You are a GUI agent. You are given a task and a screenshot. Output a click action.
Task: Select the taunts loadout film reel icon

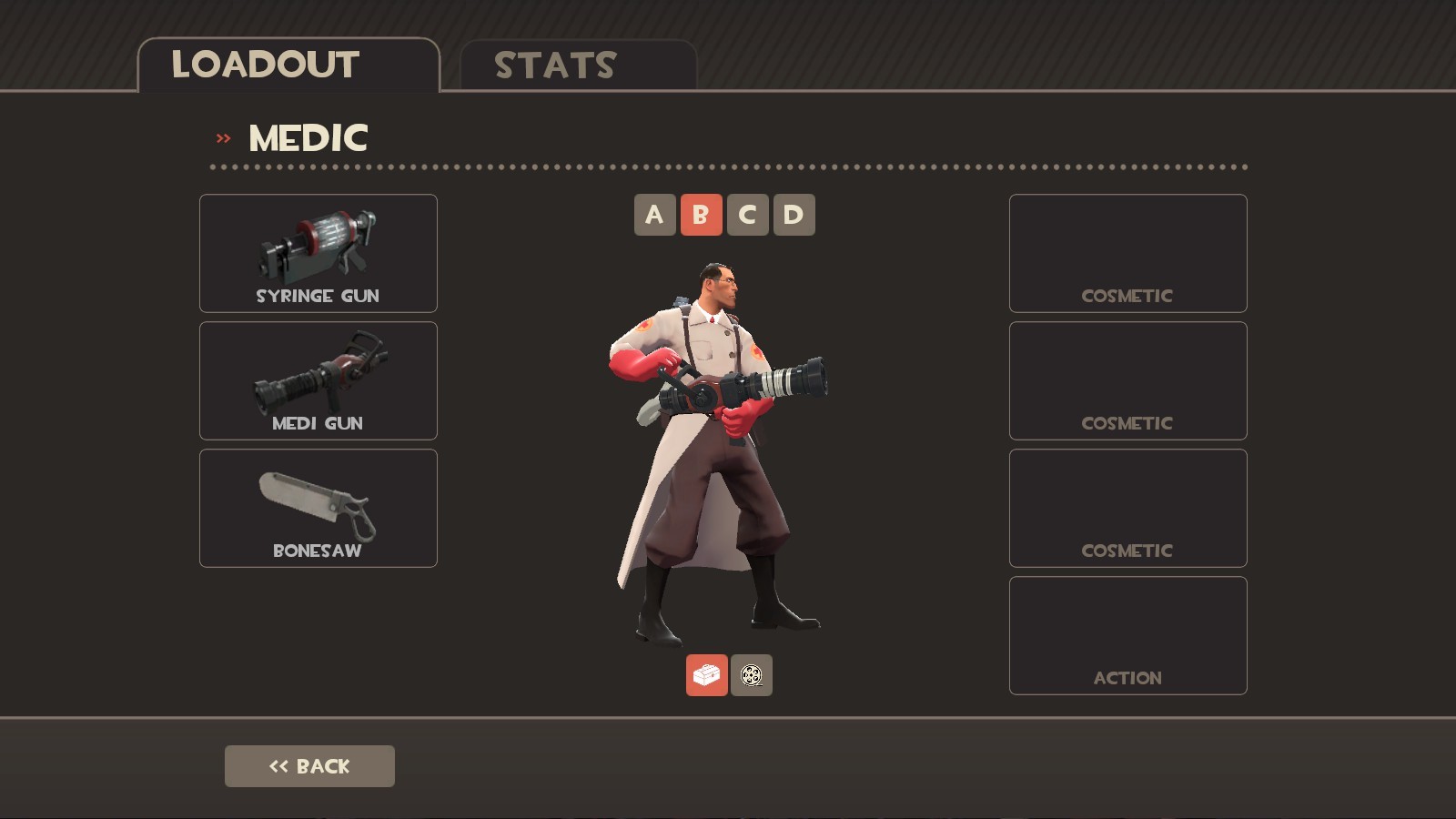point(750,677)
